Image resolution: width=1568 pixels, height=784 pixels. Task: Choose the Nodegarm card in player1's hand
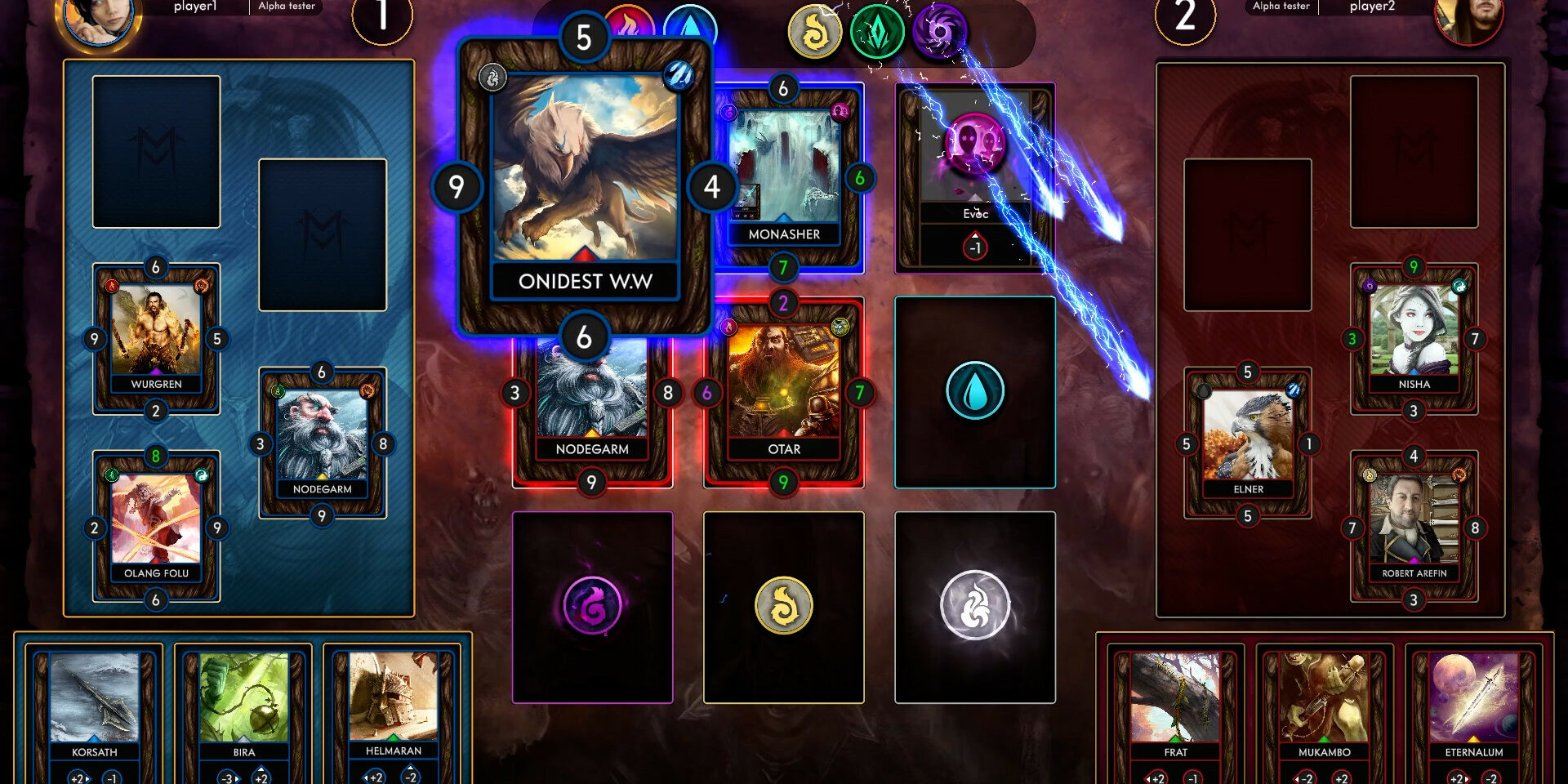[x=322, y=443]
